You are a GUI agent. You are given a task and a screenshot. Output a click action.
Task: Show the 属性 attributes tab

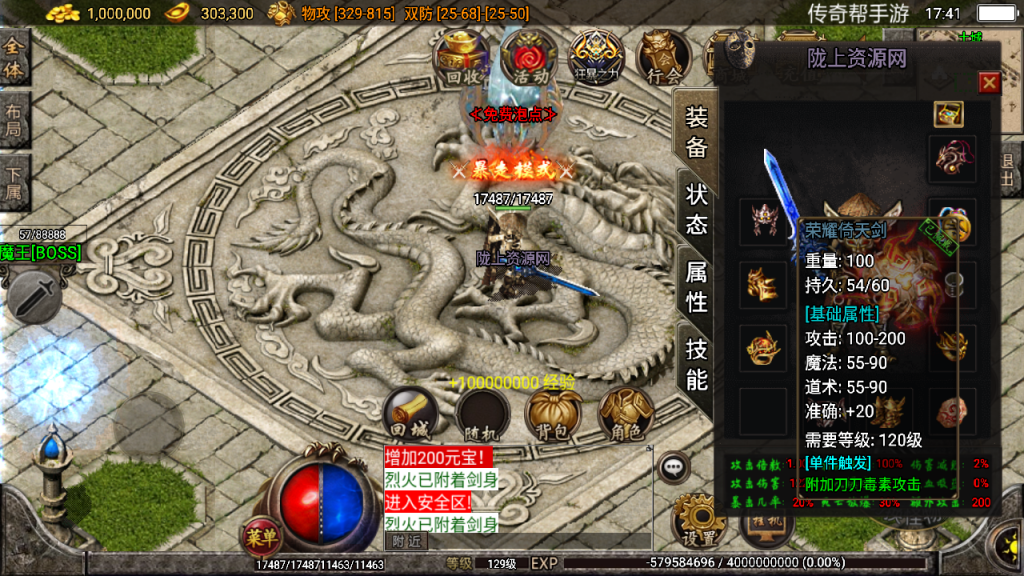[696, 285]
